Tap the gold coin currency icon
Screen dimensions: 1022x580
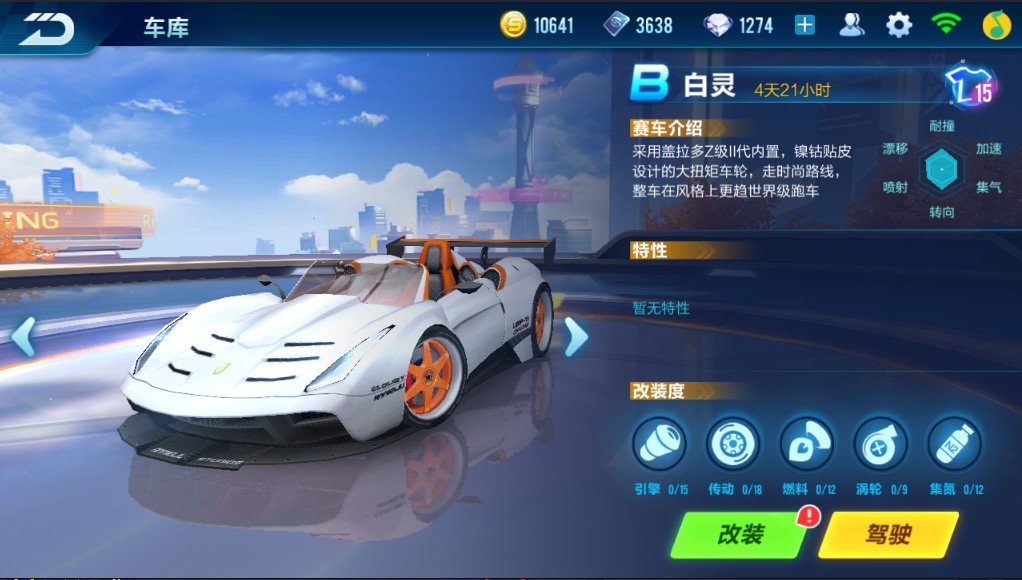[513, 25]
